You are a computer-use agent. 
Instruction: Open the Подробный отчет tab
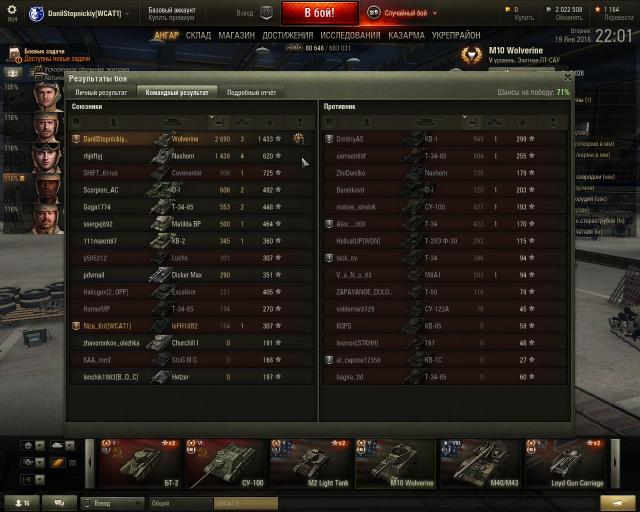pos(251,92)
